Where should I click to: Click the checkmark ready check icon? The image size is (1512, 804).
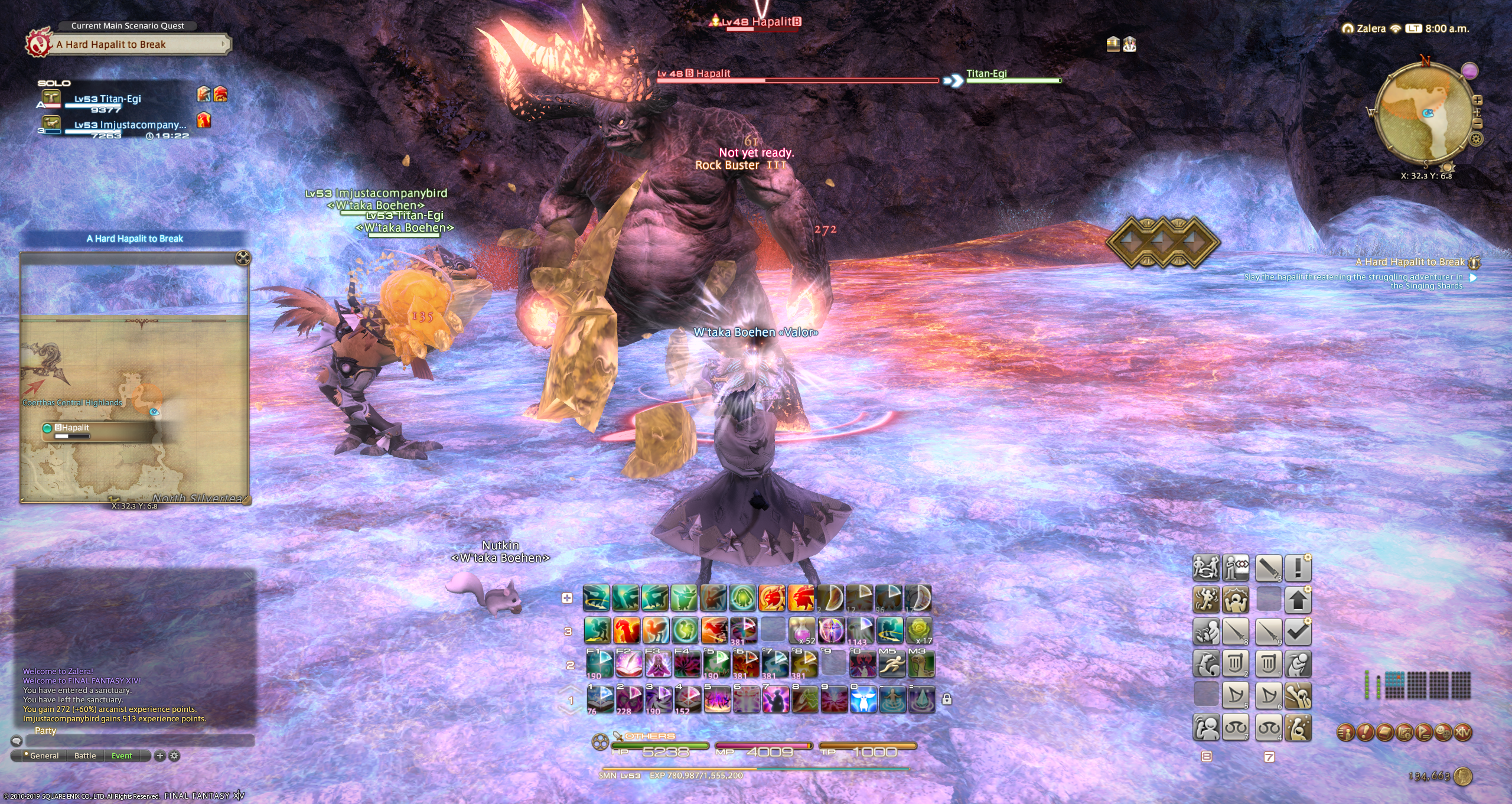[x=1298, y=632]
